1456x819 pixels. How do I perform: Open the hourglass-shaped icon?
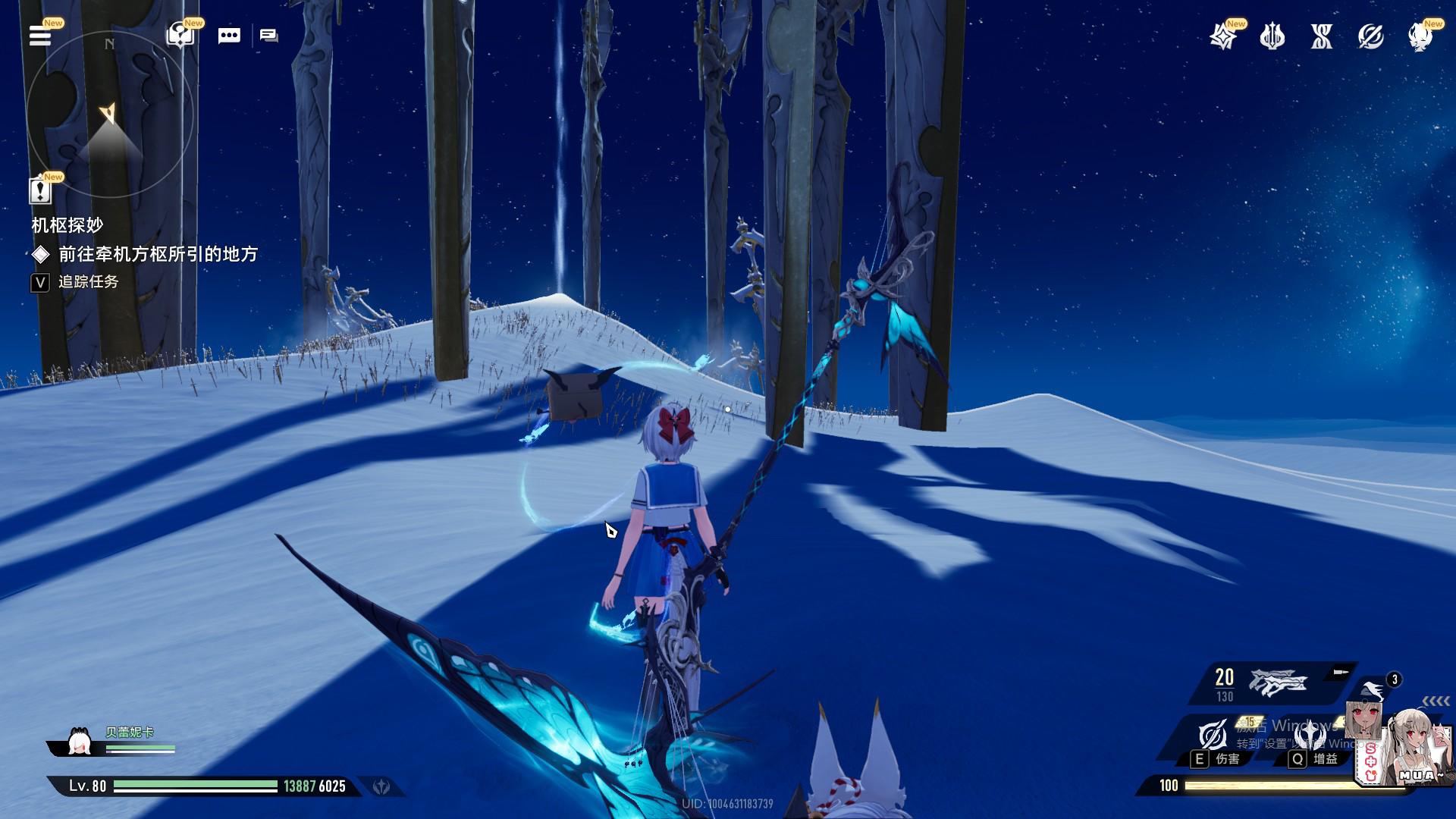[x=1321, y=36]
